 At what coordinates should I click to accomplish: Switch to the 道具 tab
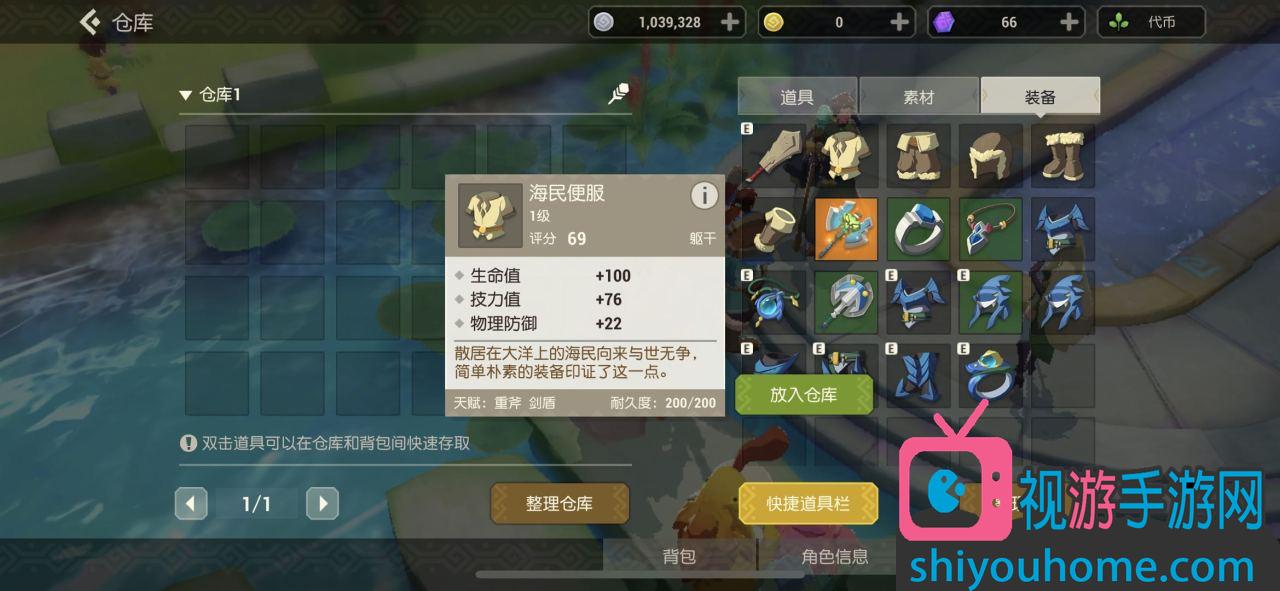pos(797,97)
